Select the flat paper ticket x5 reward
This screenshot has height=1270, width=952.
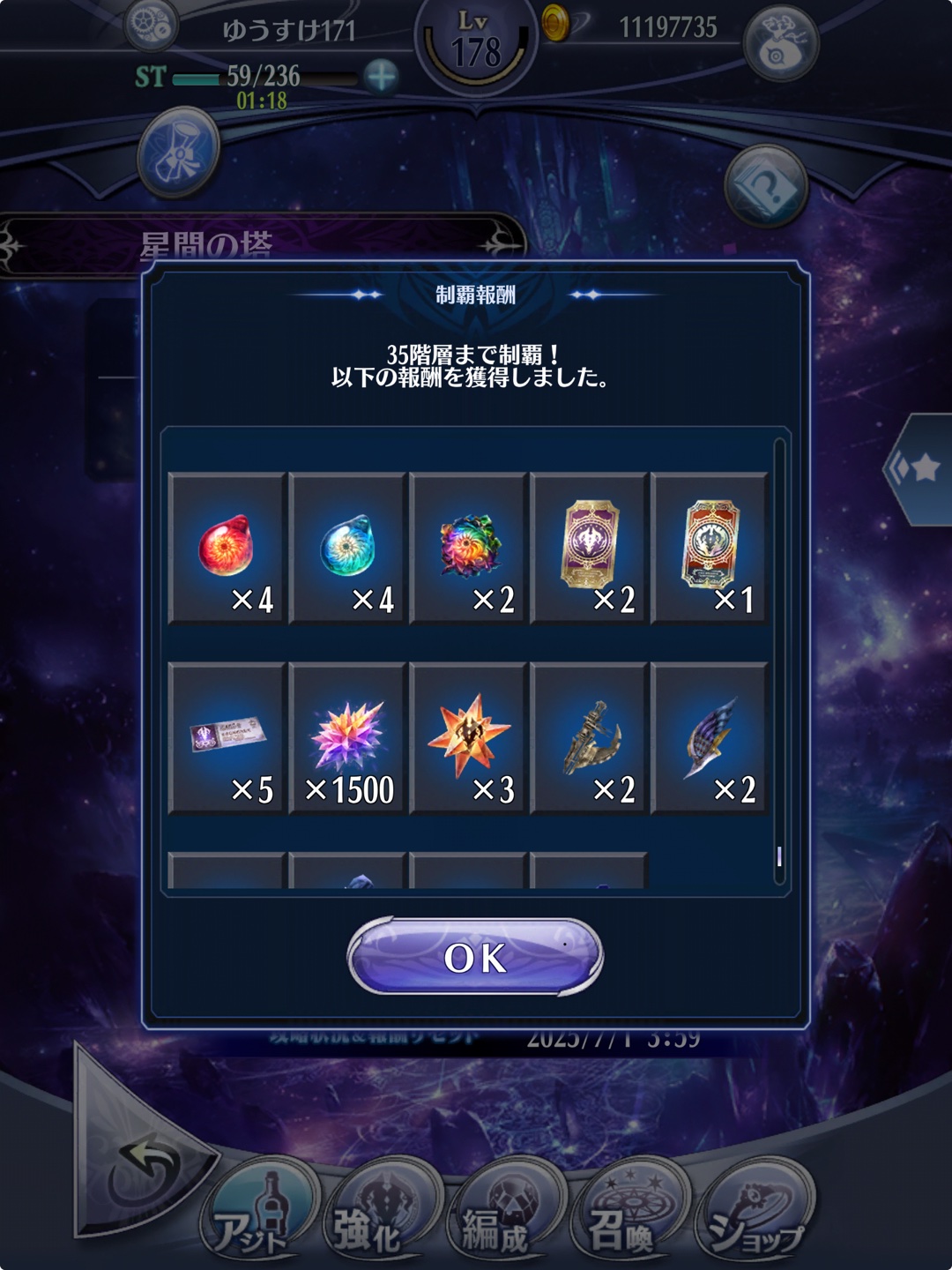point(227,738)
